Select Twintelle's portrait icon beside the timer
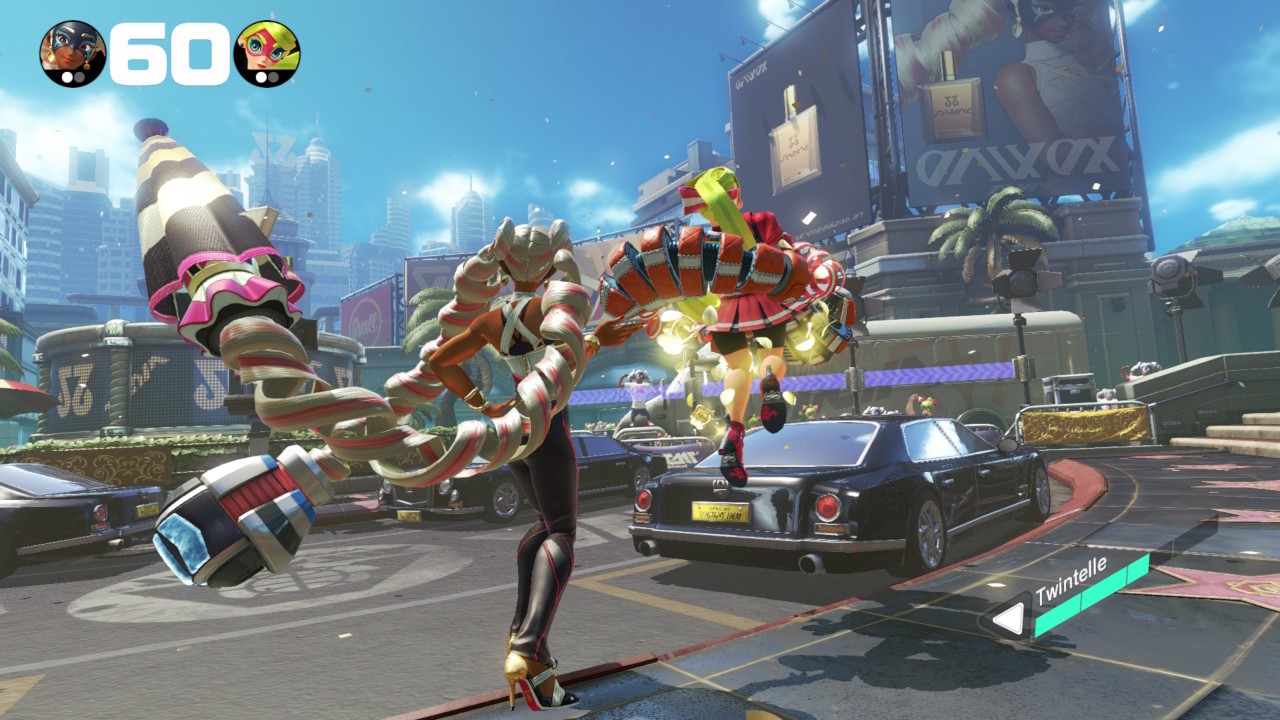This screenshot has width=1280, height=720. click(x=72, y=53)
